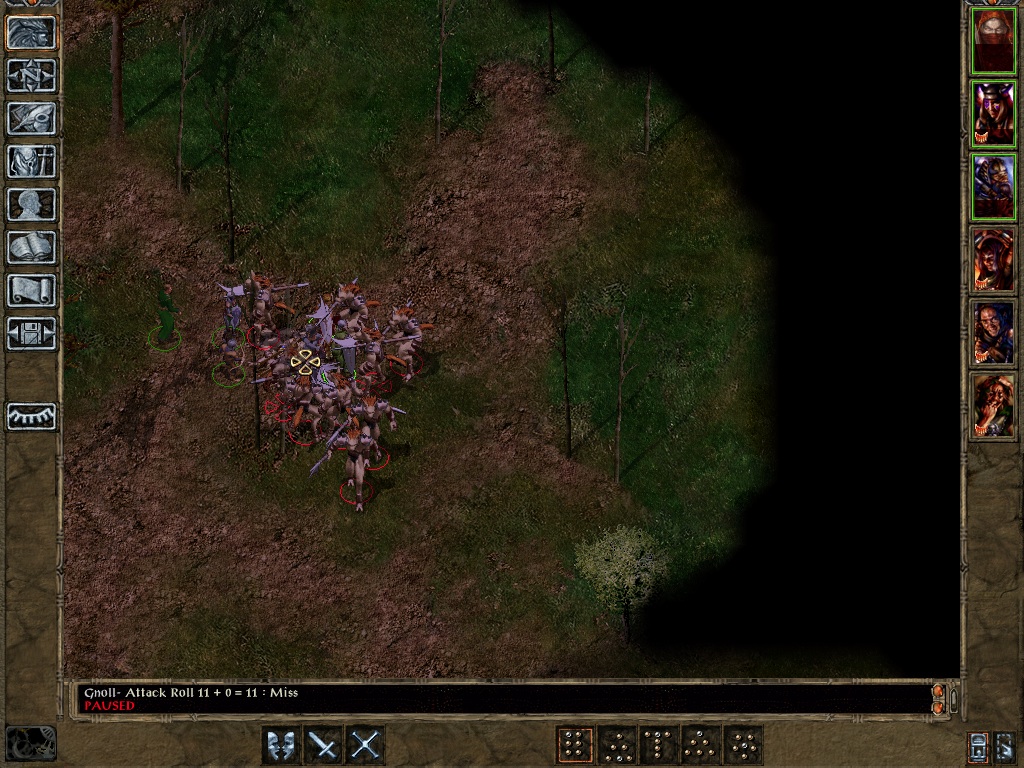Select the highlighted first formation button
1024x768 pixels.
point(574,745)
